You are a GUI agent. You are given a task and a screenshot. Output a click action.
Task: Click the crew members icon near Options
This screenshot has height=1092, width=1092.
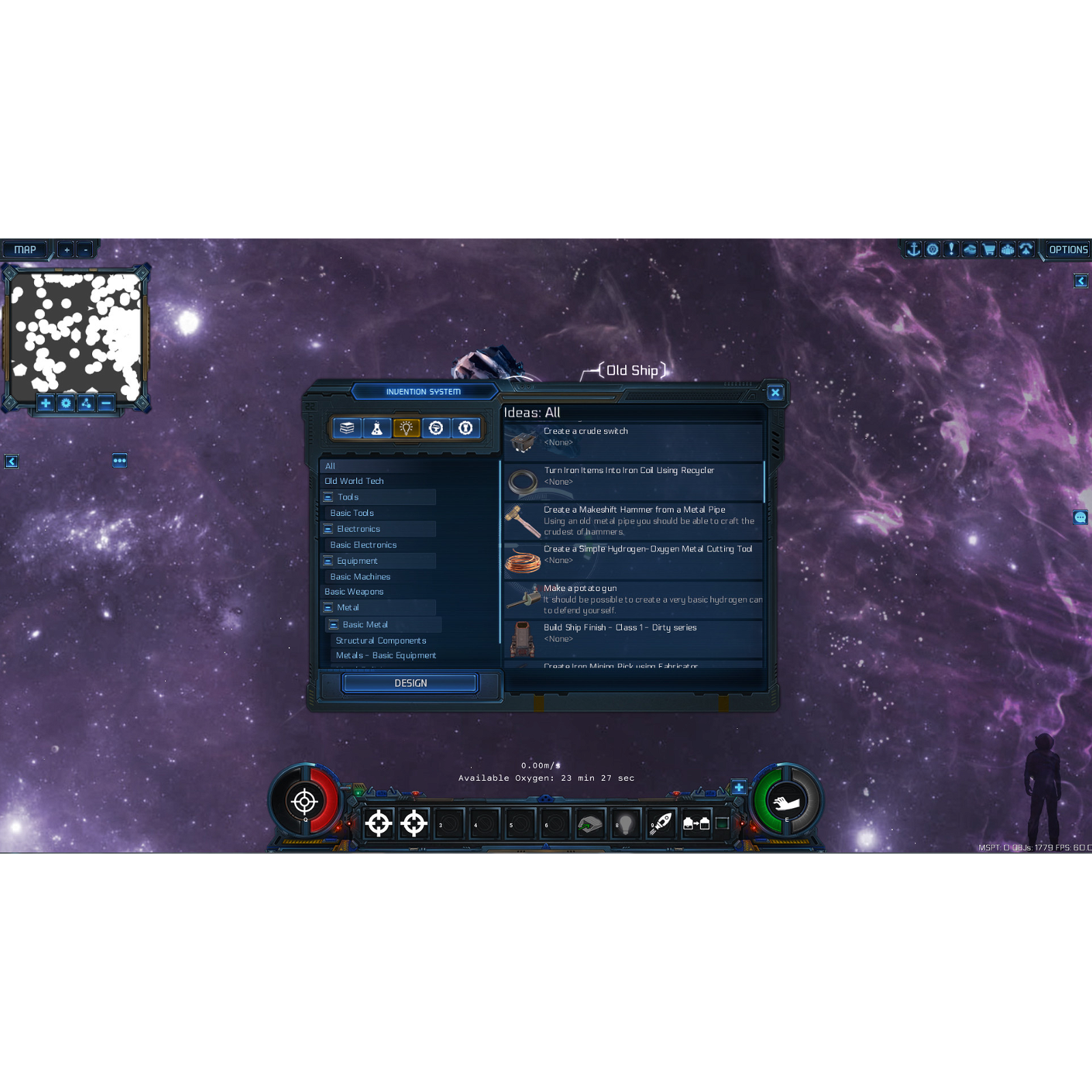click(1008, 249)
